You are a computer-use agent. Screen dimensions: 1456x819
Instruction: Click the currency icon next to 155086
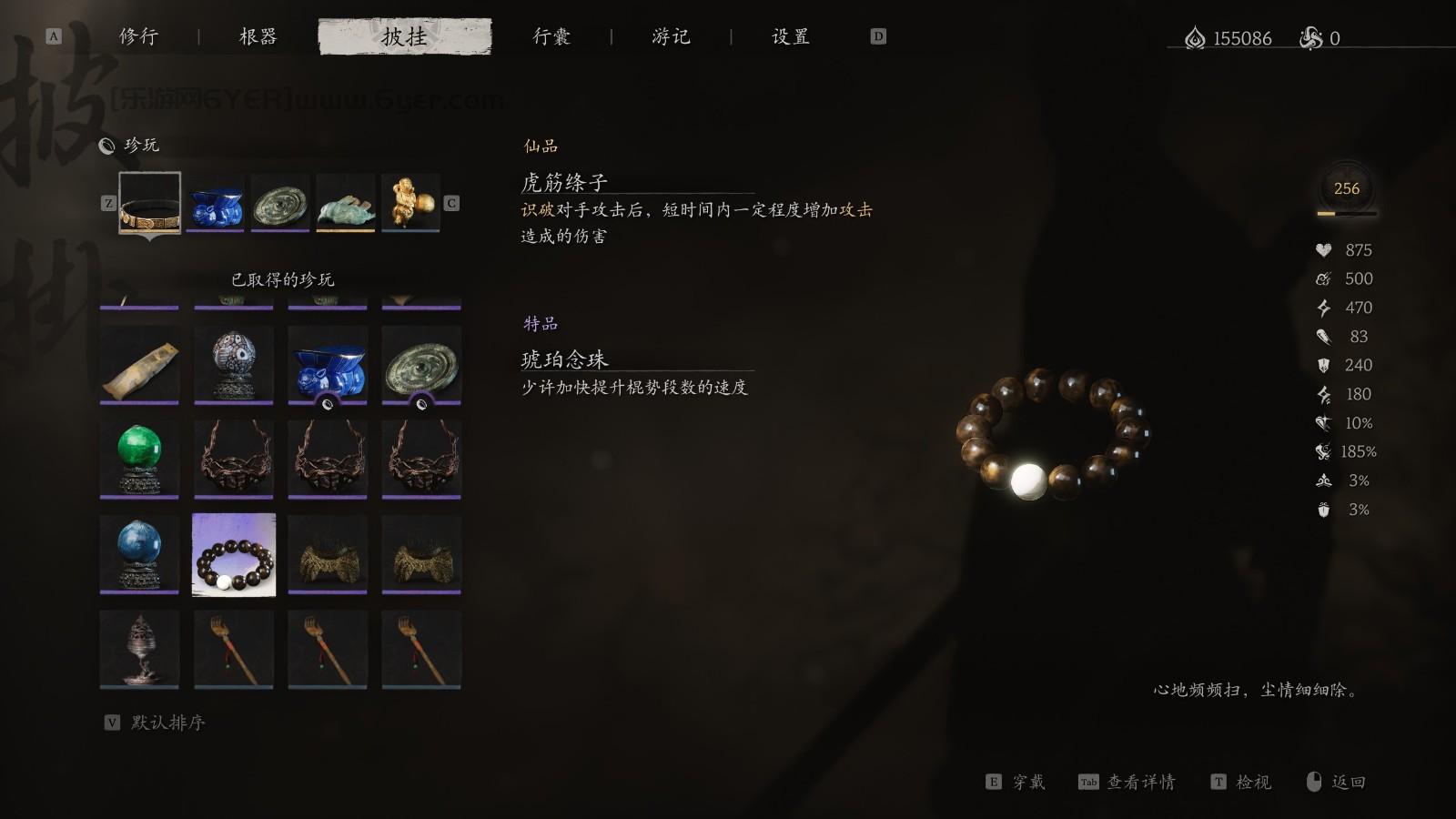tap(1193, 38)
